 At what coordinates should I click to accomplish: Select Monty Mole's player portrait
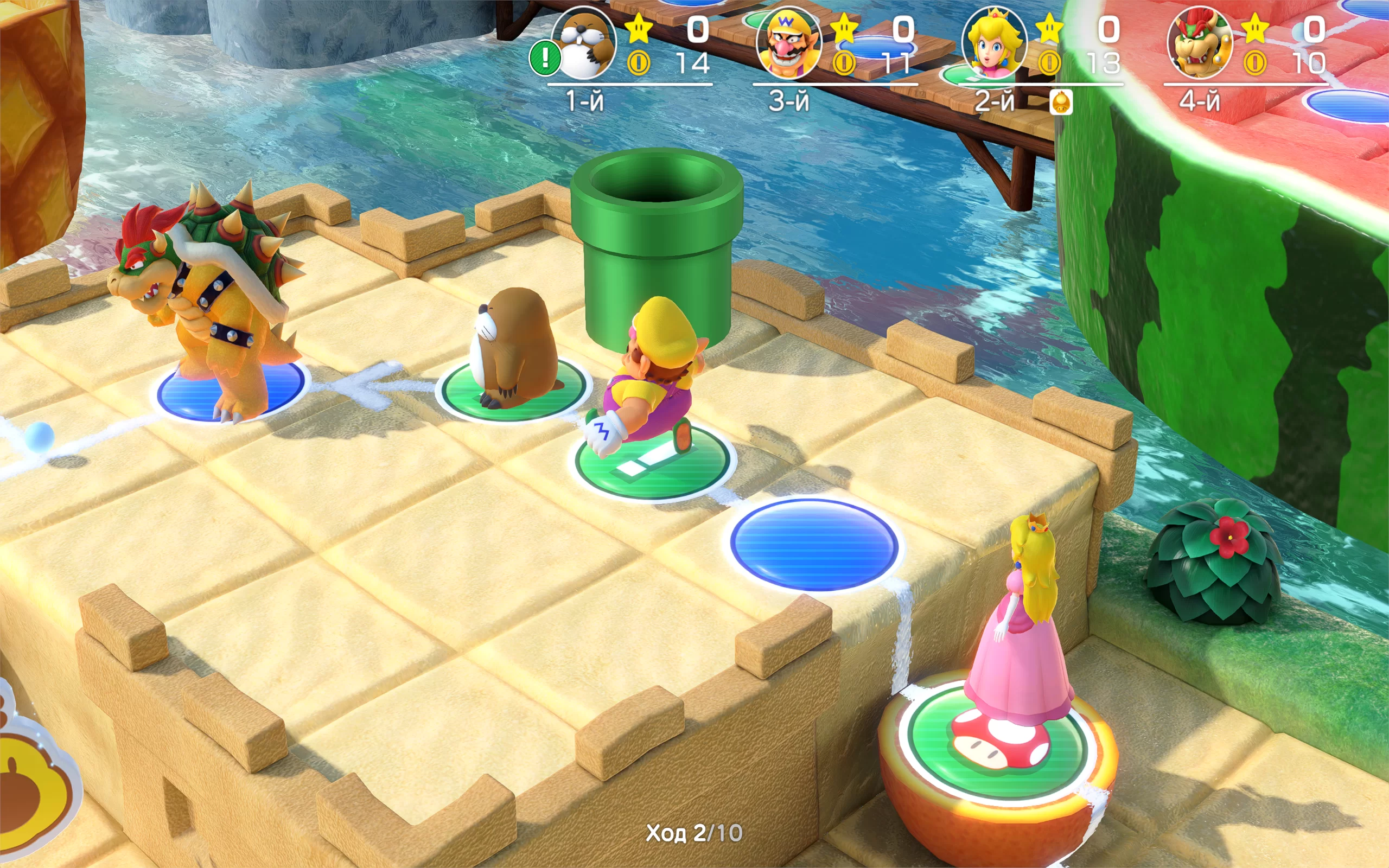click(x=587, y=43)
